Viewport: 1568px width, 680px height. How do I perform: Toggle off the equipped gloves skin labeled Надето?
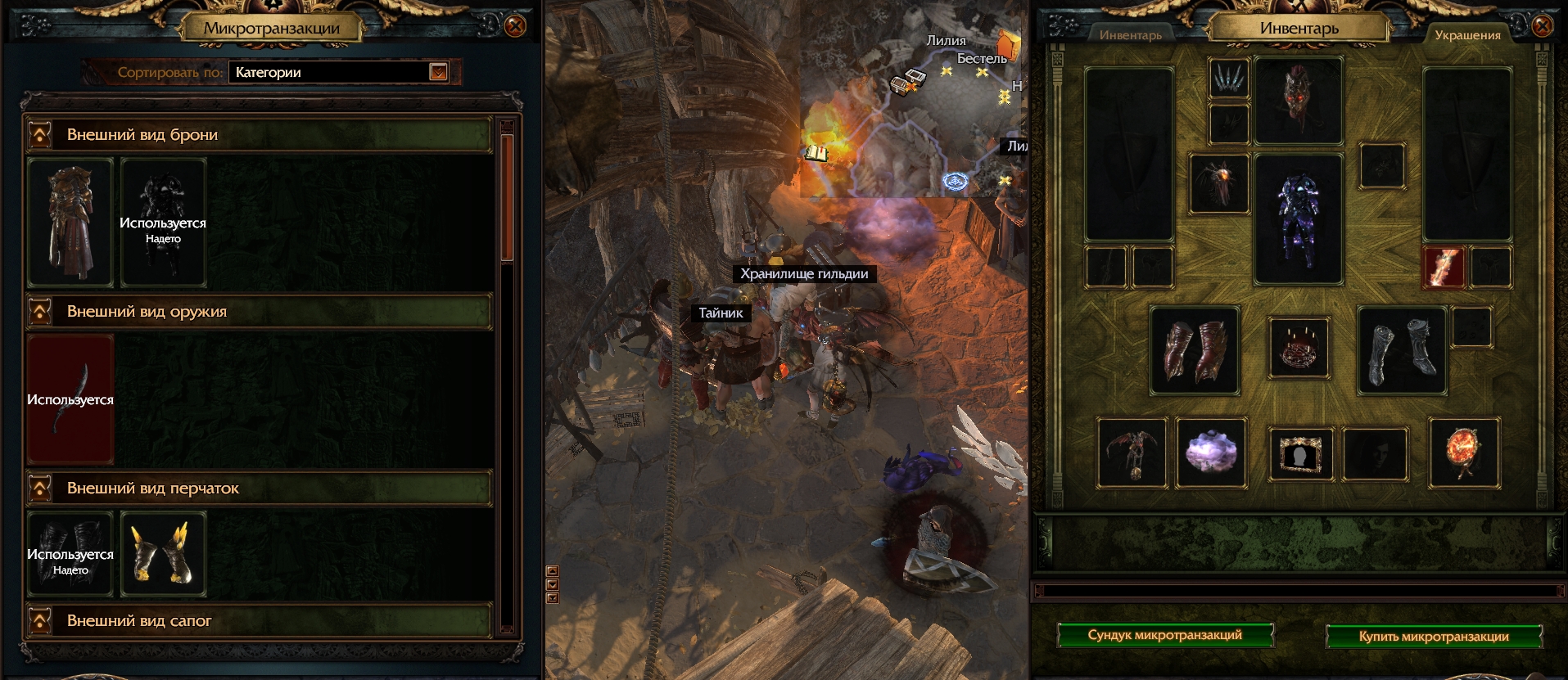[x=70, y=553]
